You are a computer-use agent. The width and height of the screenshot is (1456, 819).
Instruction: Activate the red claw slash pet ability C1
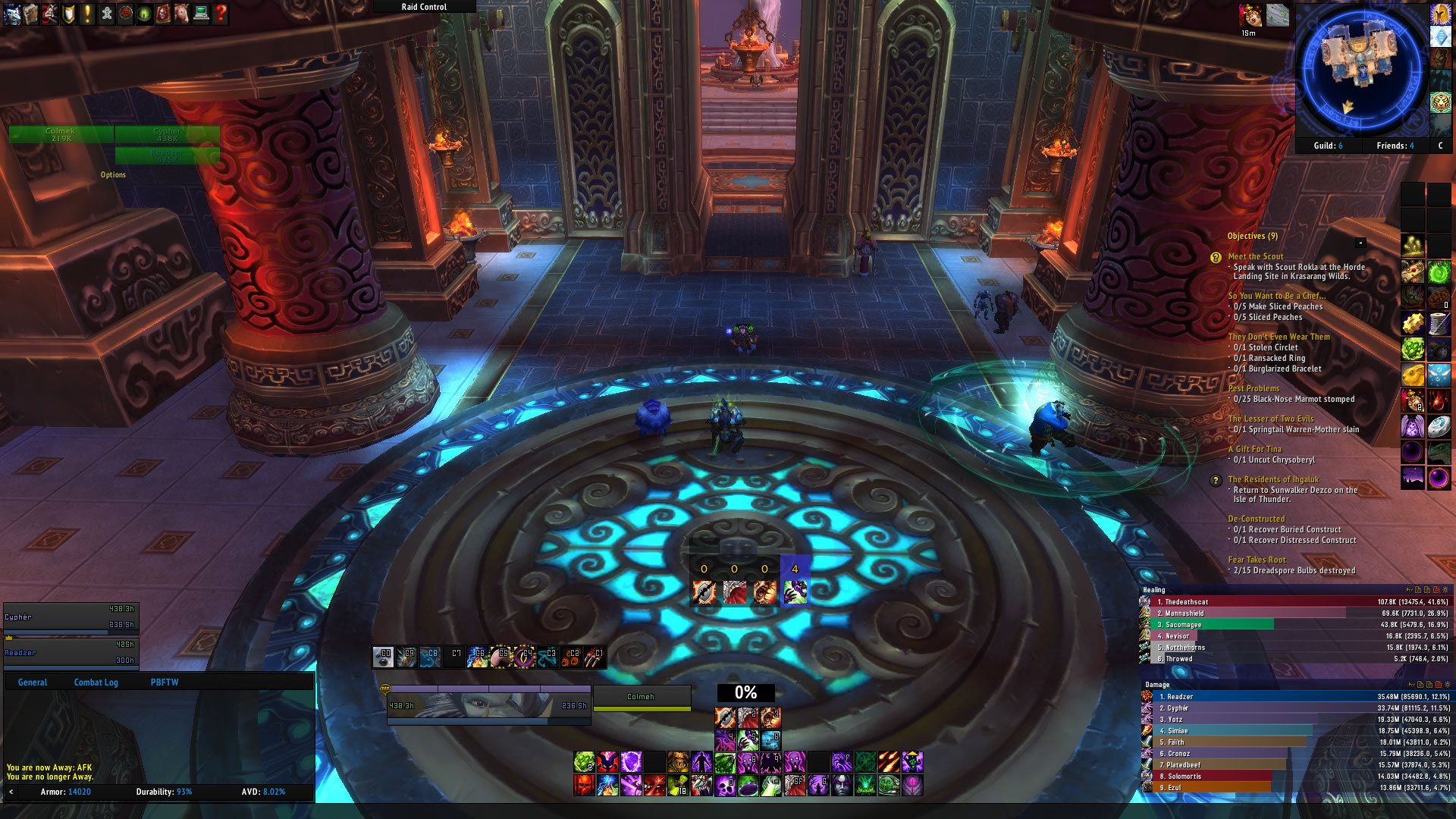(x=595, y=657)
